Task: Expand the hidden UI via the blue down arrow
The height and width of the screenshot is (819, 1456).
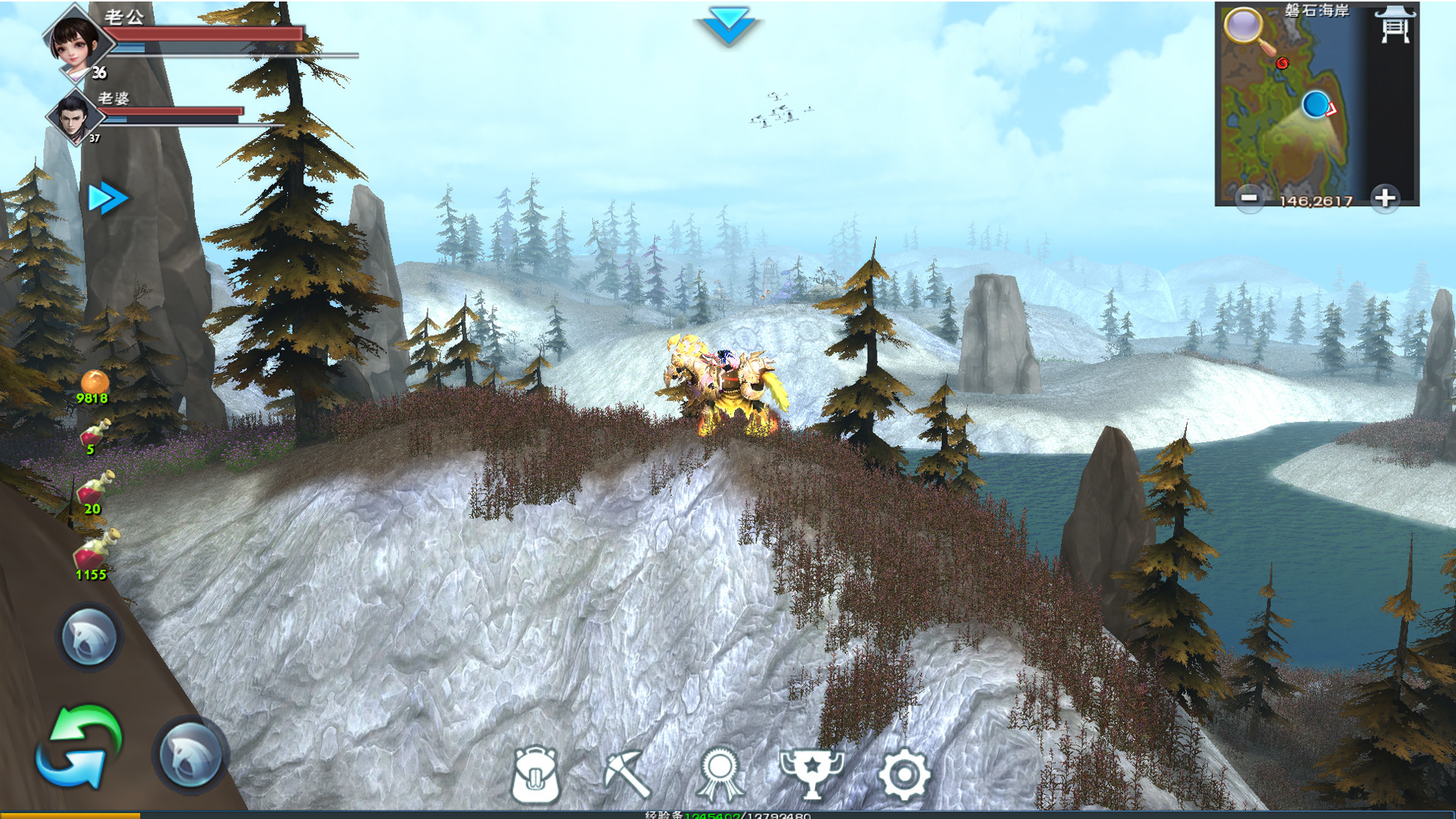Action: click(730, 24)
